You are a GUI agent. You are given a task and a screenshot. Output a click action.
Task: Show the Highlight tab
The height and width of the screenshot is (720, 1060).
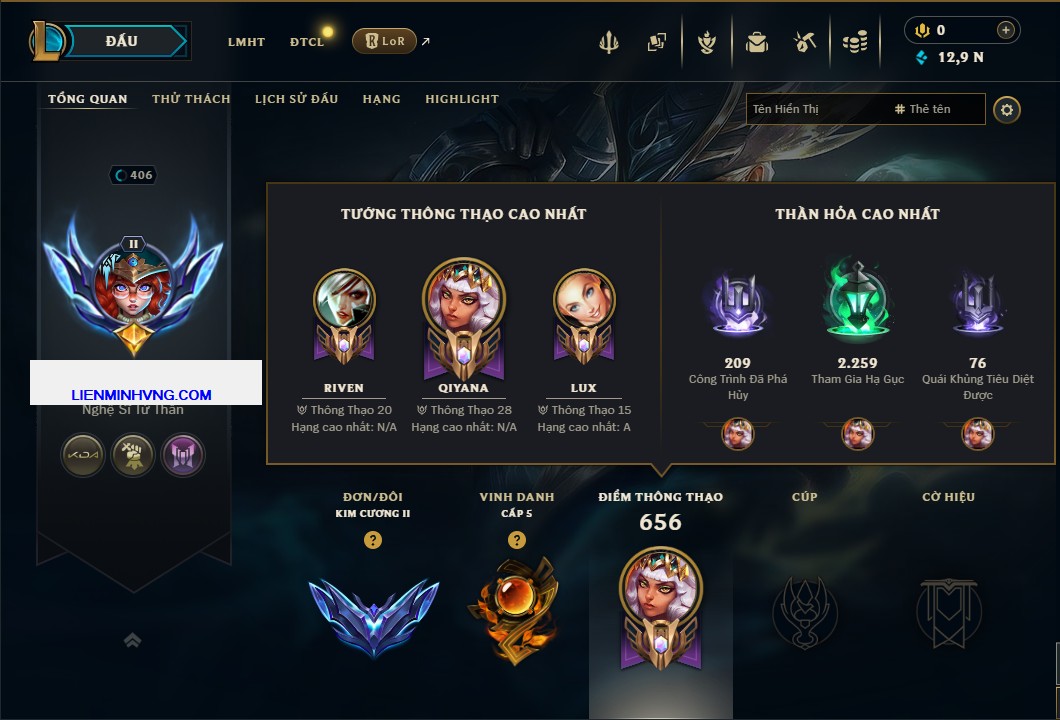462,99
